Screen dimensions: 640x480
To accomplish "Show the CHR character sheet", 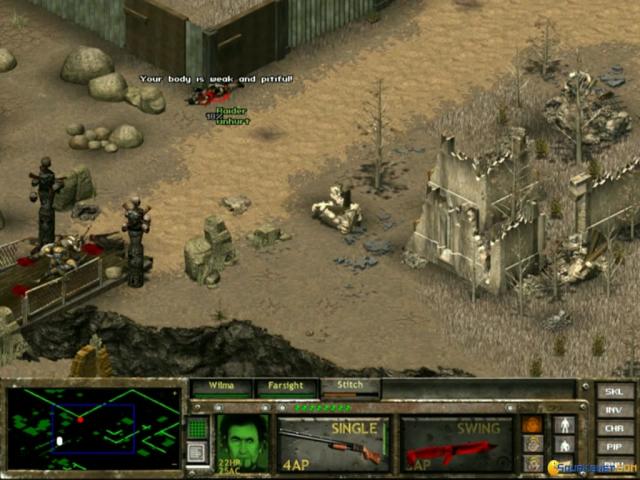I will [614, 428].
